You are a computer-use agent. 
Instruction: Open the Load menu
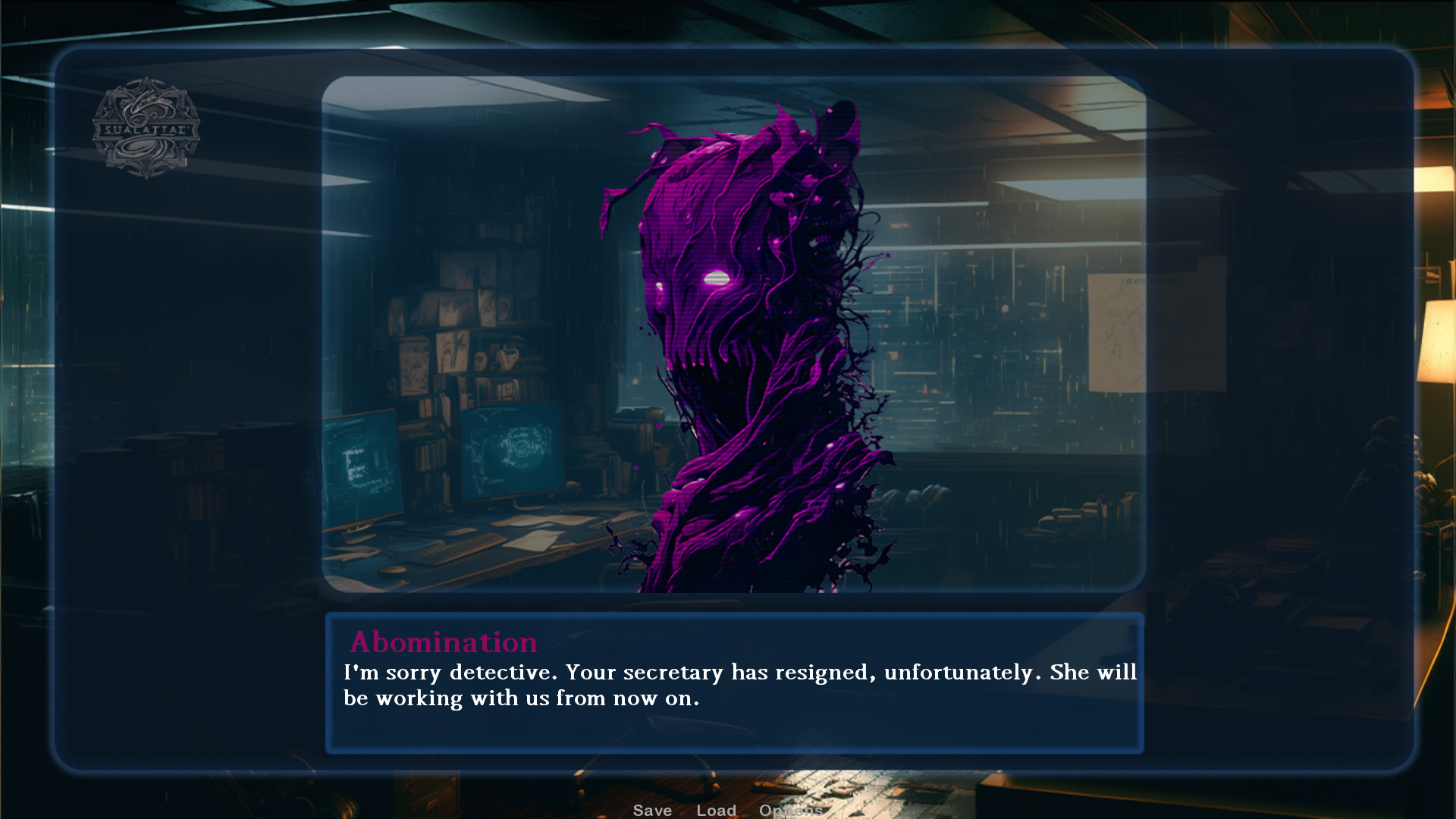[x=716, y=810]
